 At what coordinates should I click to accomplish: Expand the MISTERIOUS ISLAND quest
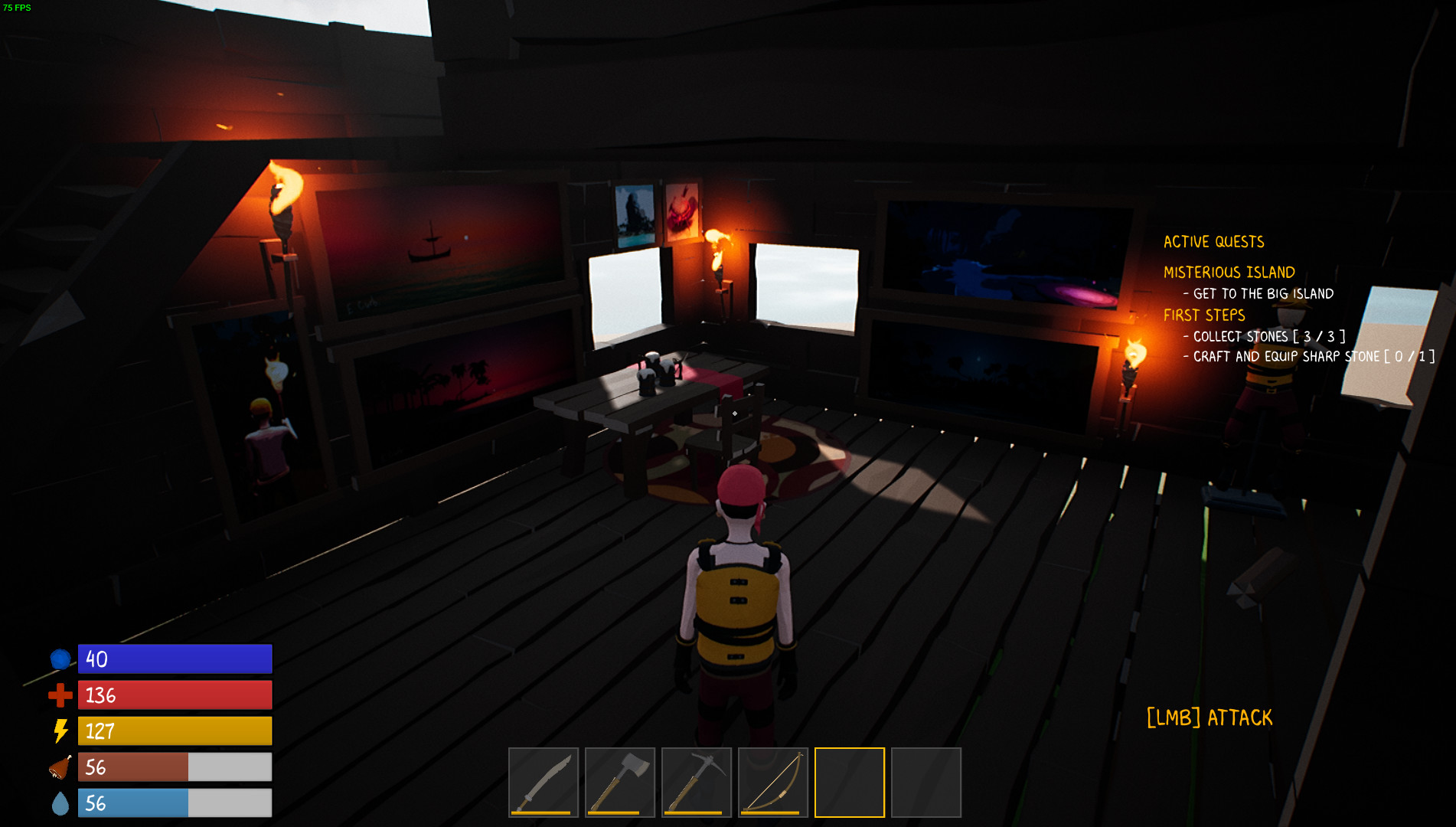click(1229, 272)
